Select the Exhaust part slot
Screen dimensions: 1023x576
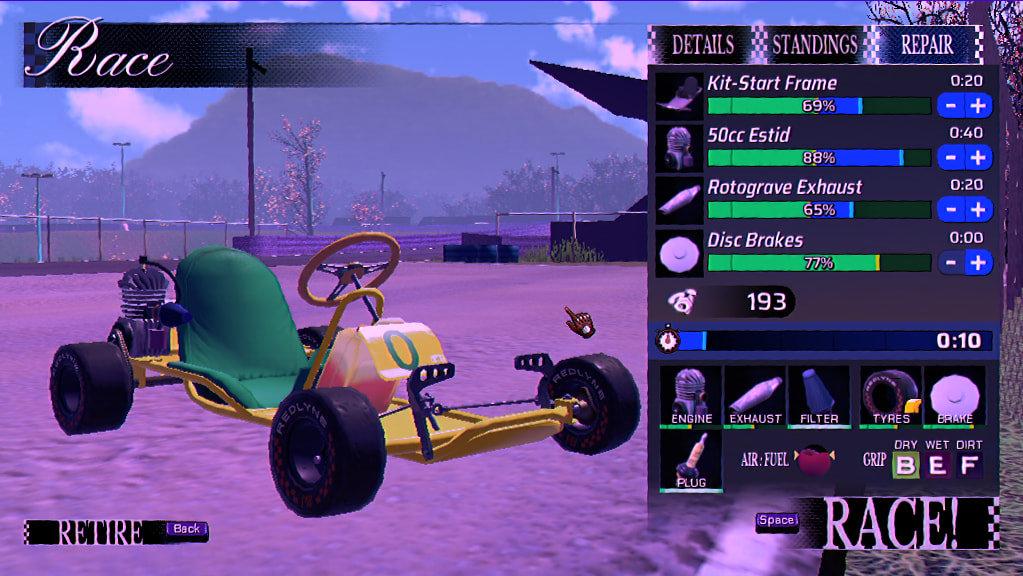[x=755, y=396]
